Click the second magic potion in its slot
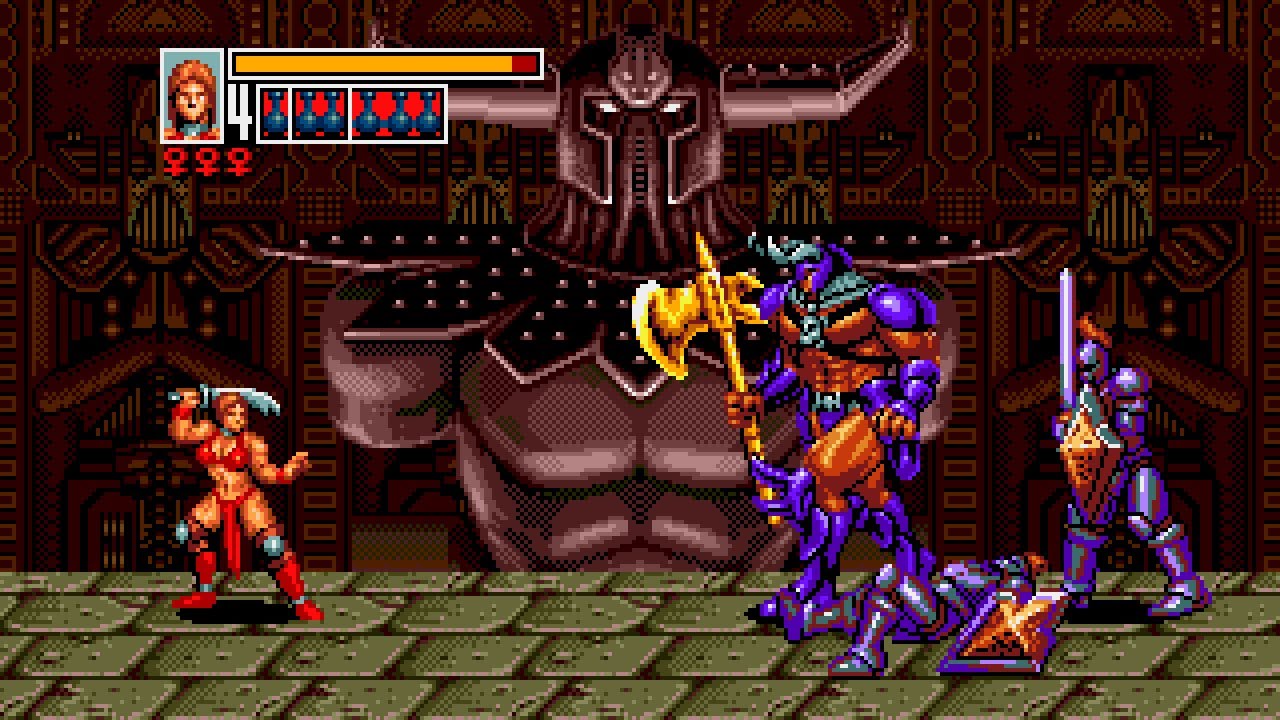This screenshot has width=1280, height=720. coord(320,113)
